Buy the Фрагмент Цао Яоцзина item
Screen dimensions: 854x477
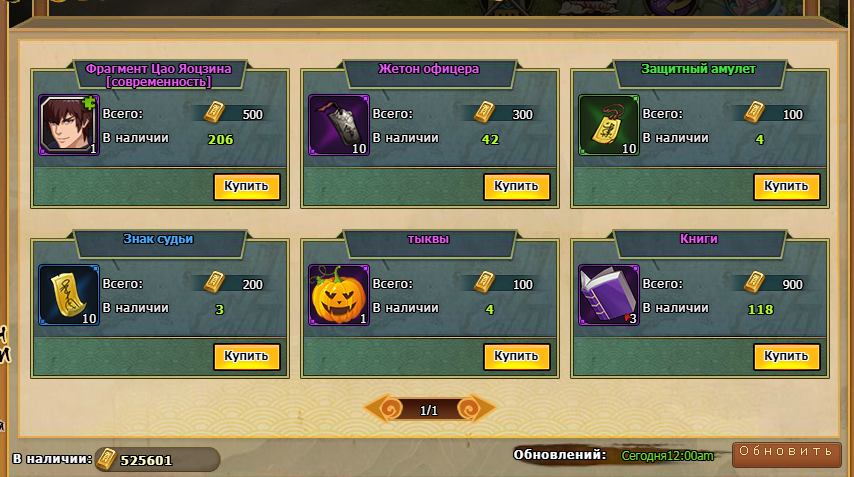[246, 187]
